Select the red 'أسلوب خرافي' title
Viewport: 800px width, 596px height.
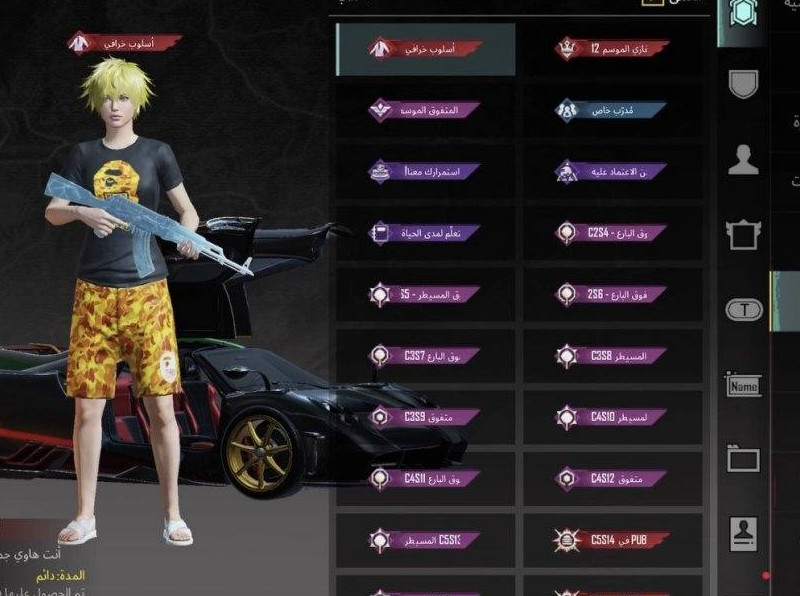[425, 49]
